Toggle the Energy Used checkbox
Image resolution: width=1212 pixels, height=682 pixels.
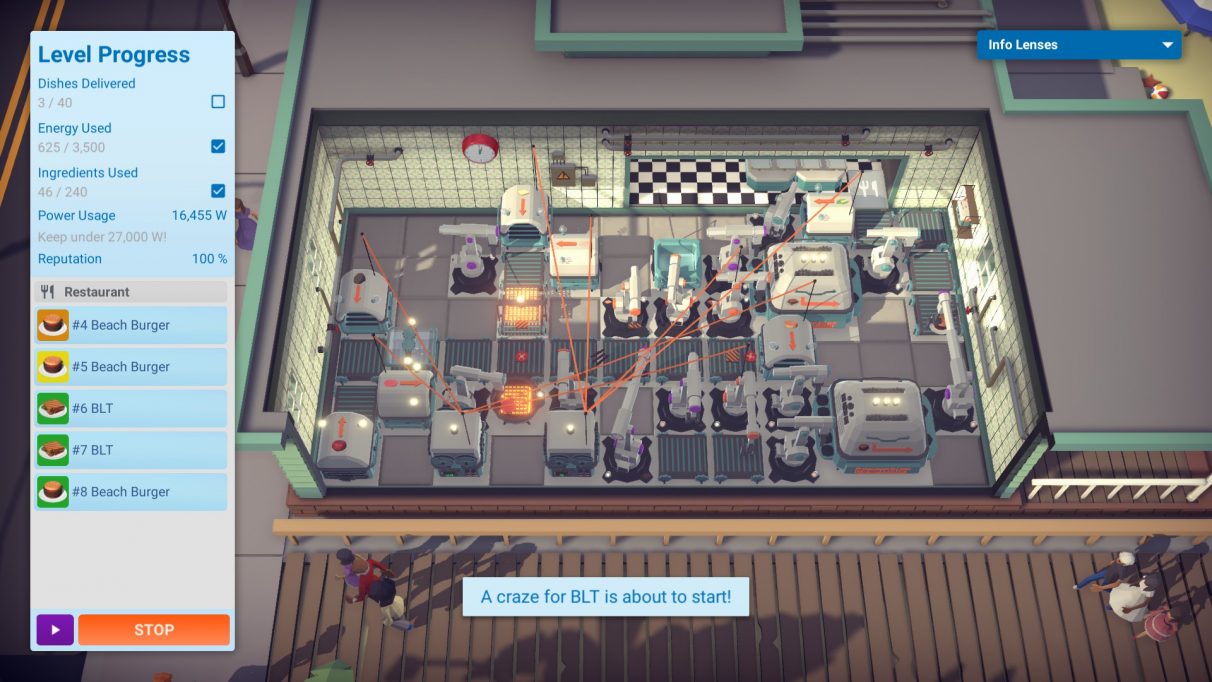218,146
